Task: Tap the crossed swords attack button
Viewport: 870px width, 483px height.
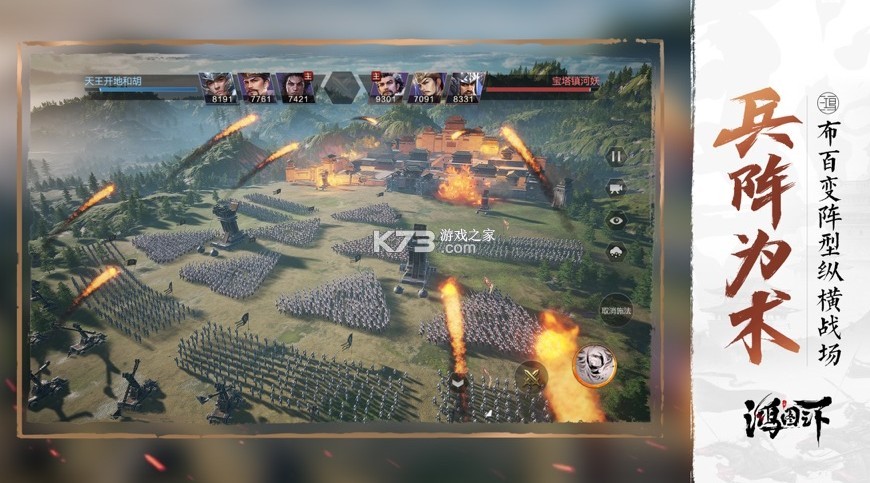Action: (531, 377)
